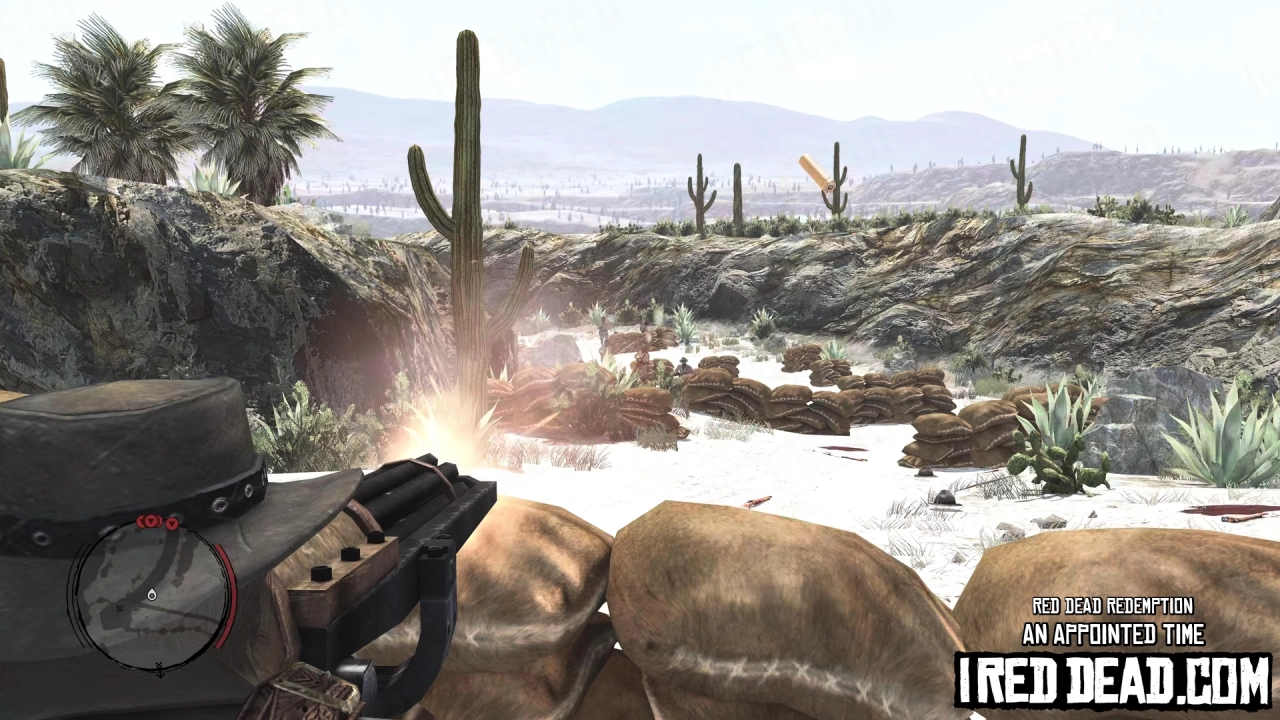This screenshot has width=1280, height=720.
Task: Click the rightmost red enemy blip above minimap
Action: point(172,524)
